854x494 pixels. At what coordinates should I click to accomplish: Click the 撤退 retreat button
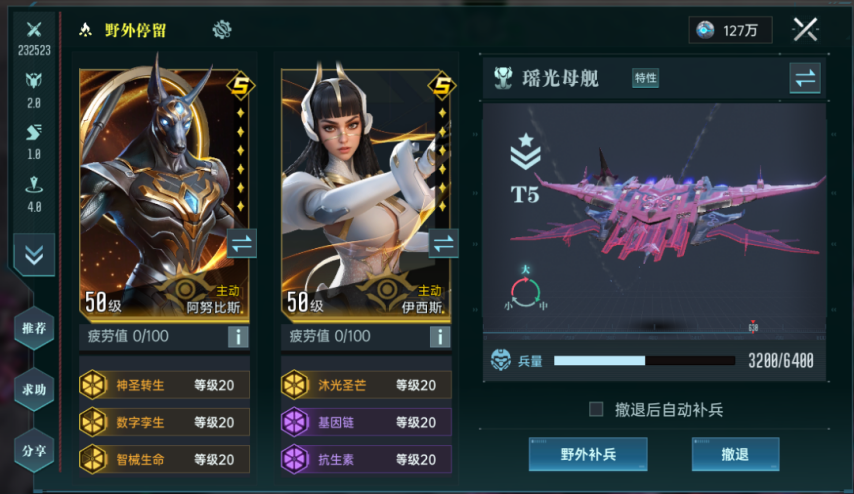(x=735, y=454)
